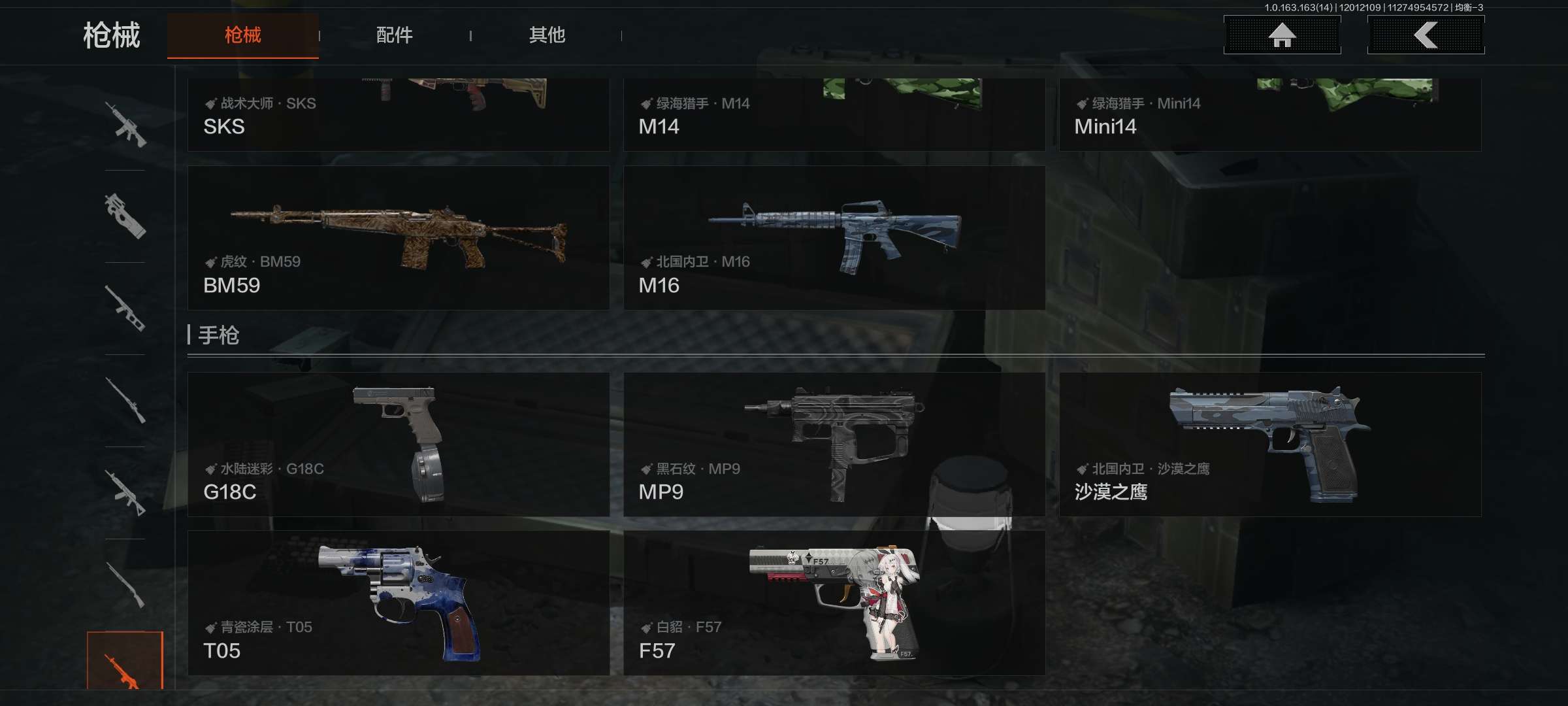
Task: Select the SKS weapon card
Action: click(x=398, y=115)
